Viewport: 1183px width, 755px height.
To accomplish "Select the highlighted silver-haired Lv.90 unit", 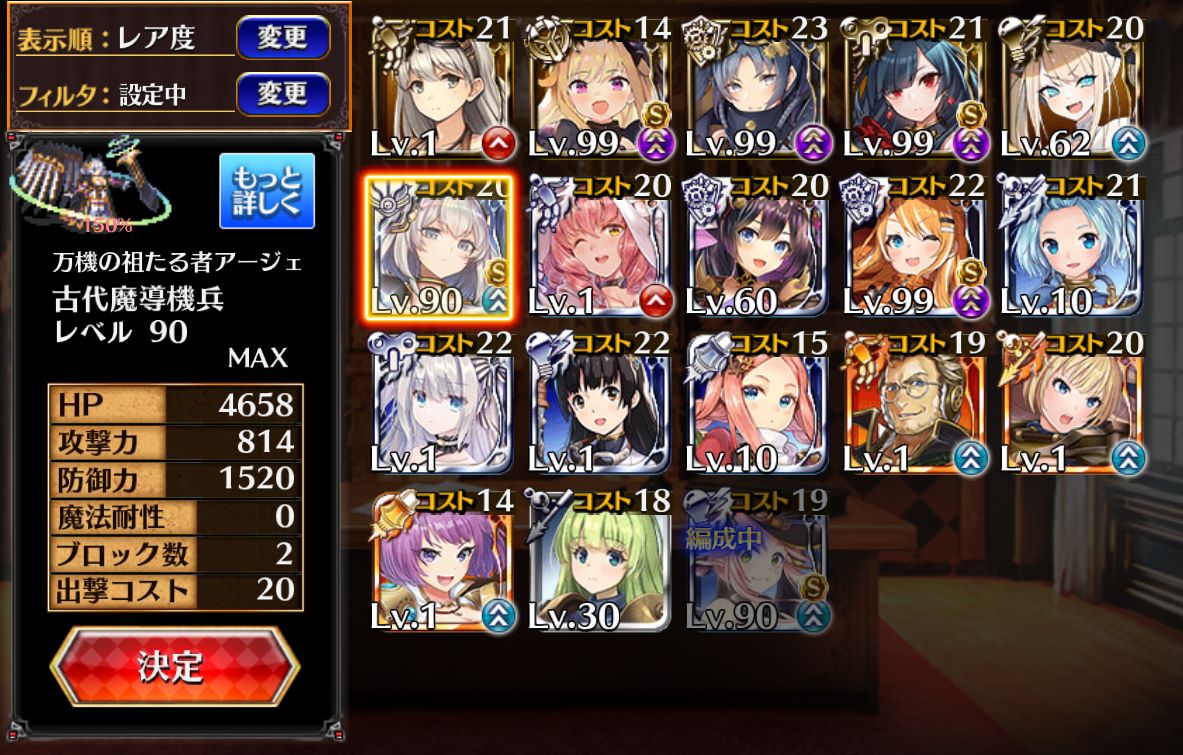I will (x=440, y=248).
